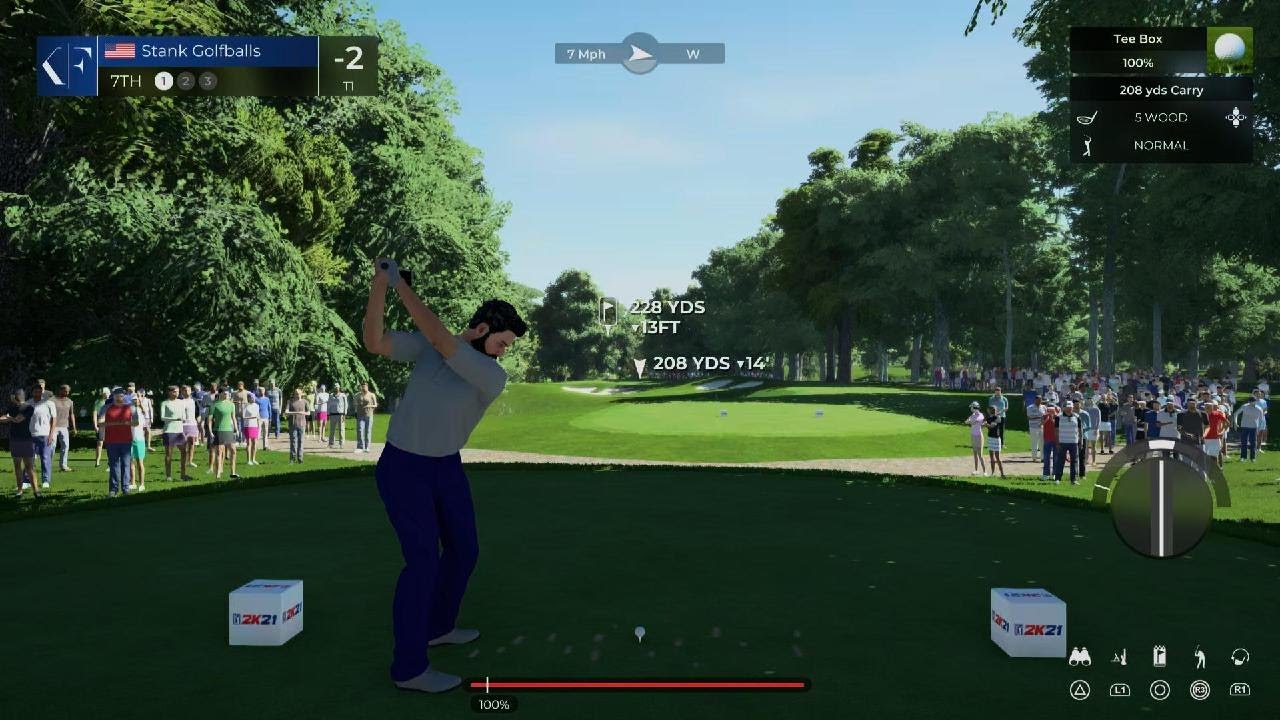Open the scorecard flag icon

click(1160, 657)
